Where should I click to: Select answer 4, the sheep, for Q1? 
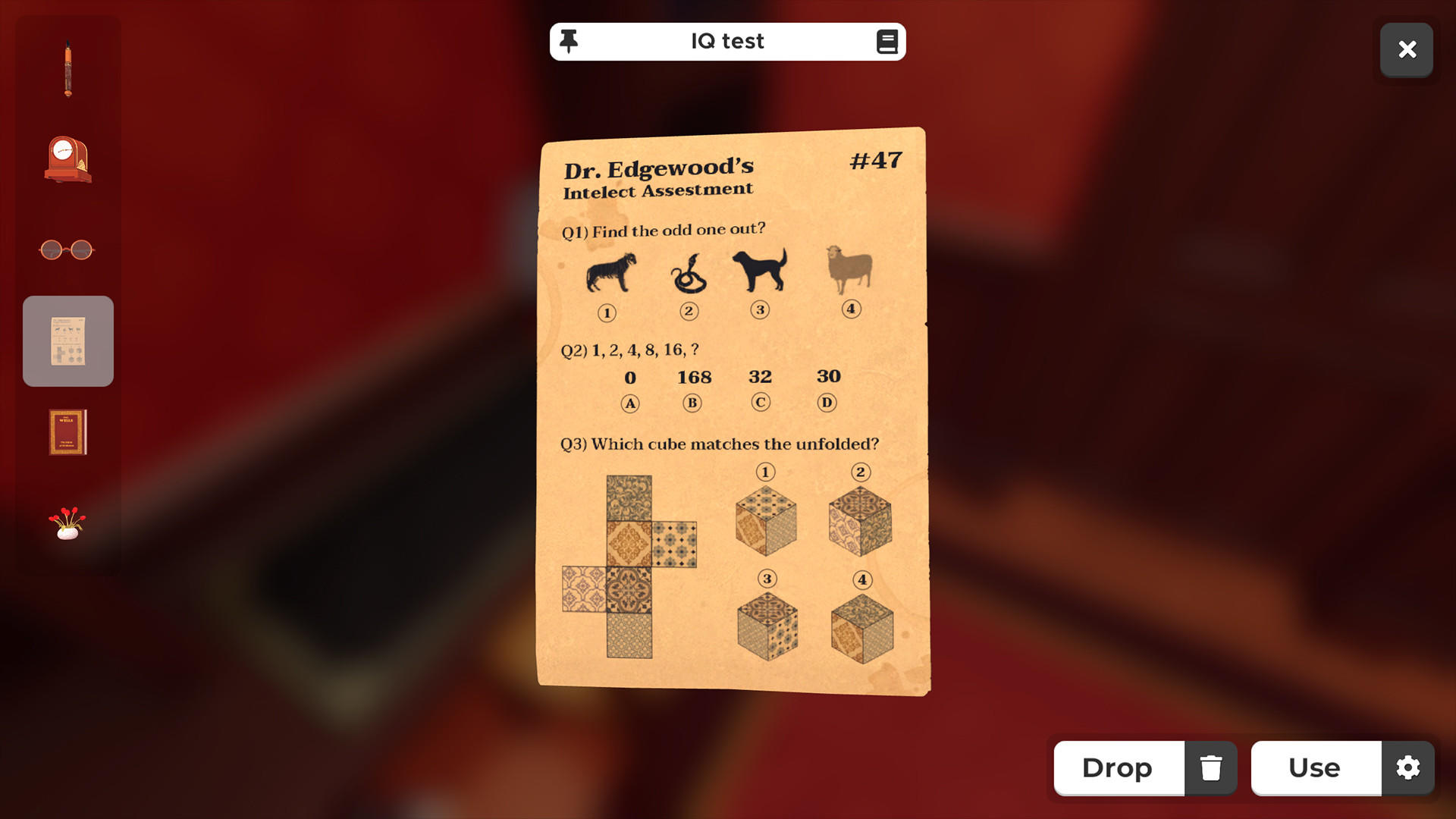click(850, 308)
